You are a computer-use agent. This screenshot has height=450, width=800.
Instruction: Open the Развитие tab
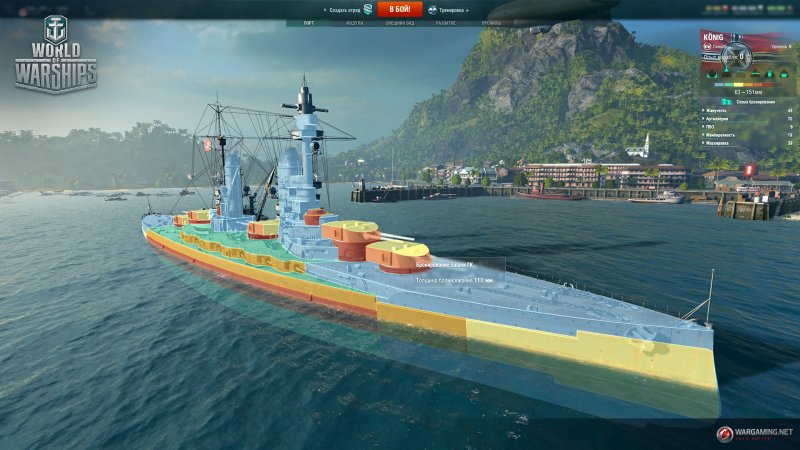[445, 21]
